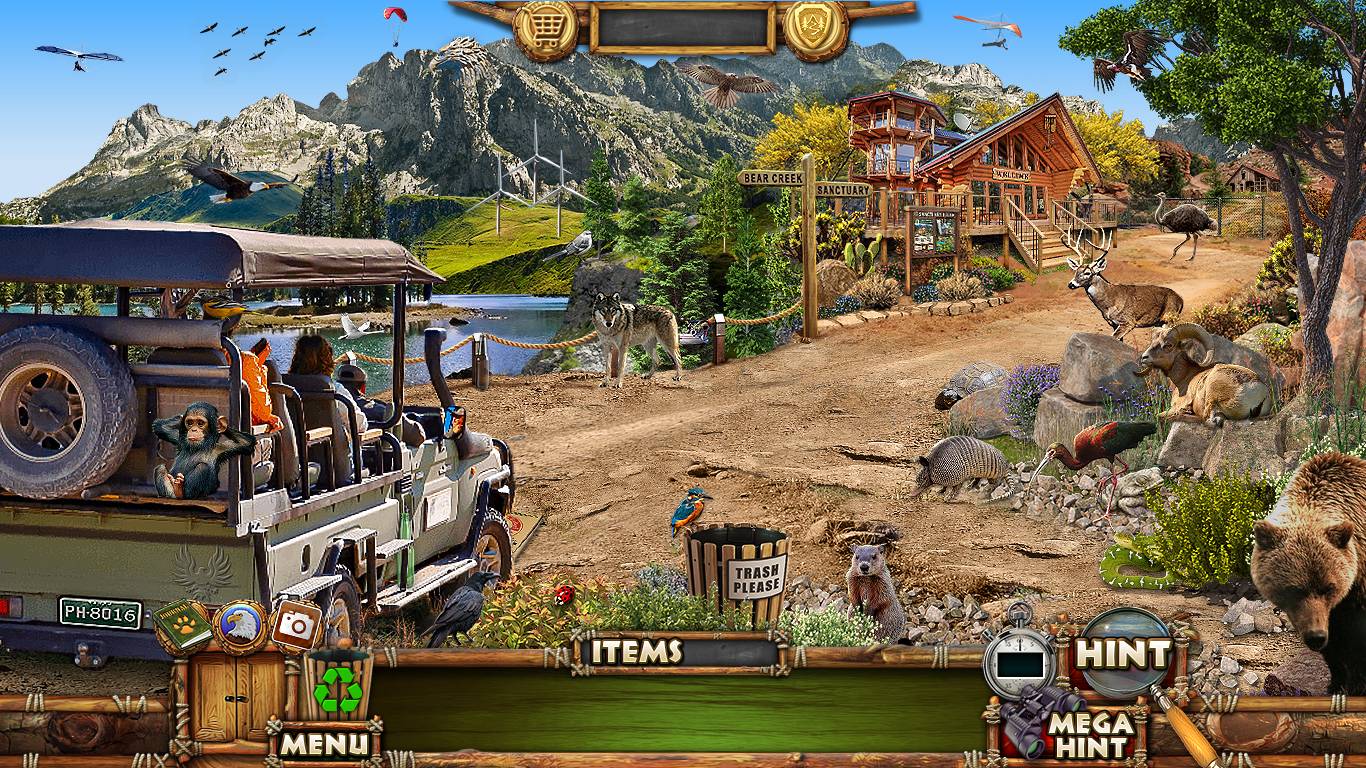Image resolution: width=1366 pixels, height=768 pixels.
Task: Click the gold shield badge icon
Action: click(815, 28)
